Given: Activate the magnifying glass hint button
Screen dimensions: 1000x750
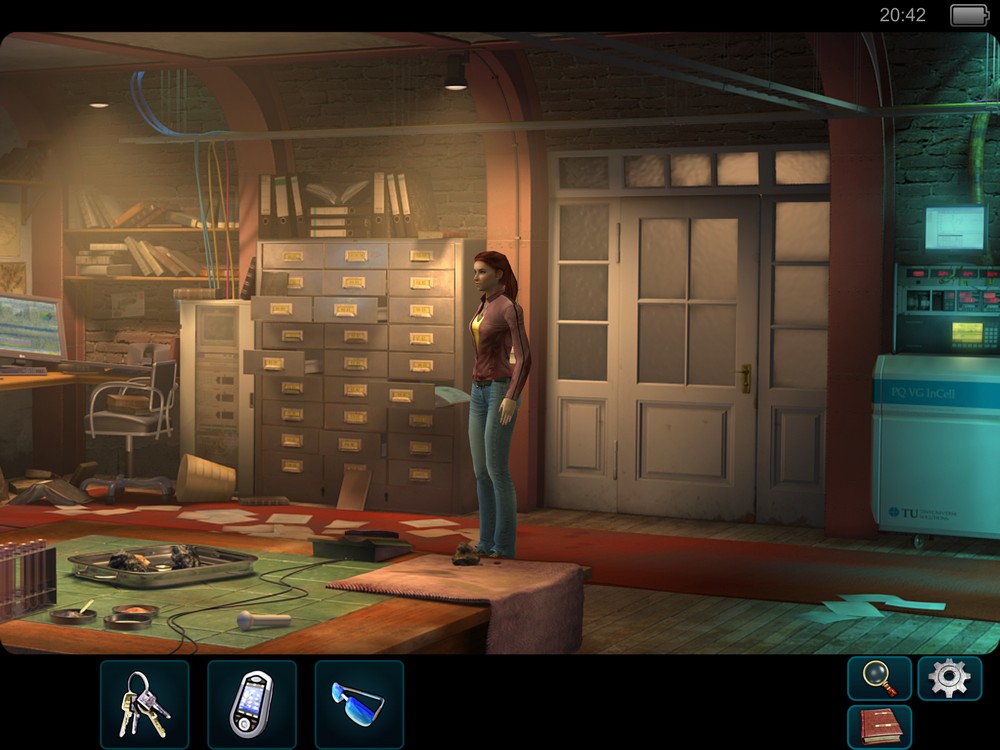Looking at the screenshot, I should point(879,678).
